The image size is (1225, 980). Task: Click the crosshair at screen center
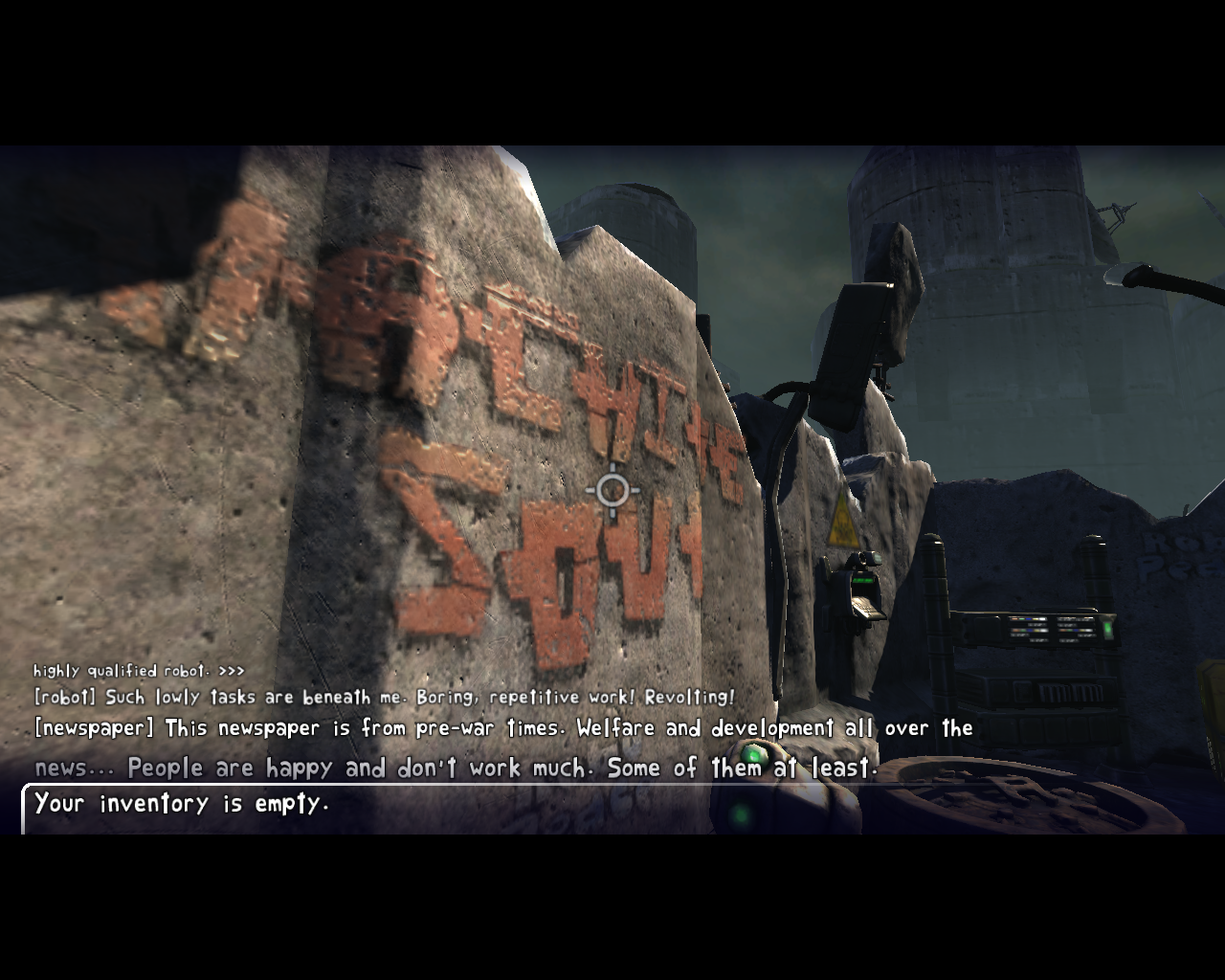click(x=611, y=491)
